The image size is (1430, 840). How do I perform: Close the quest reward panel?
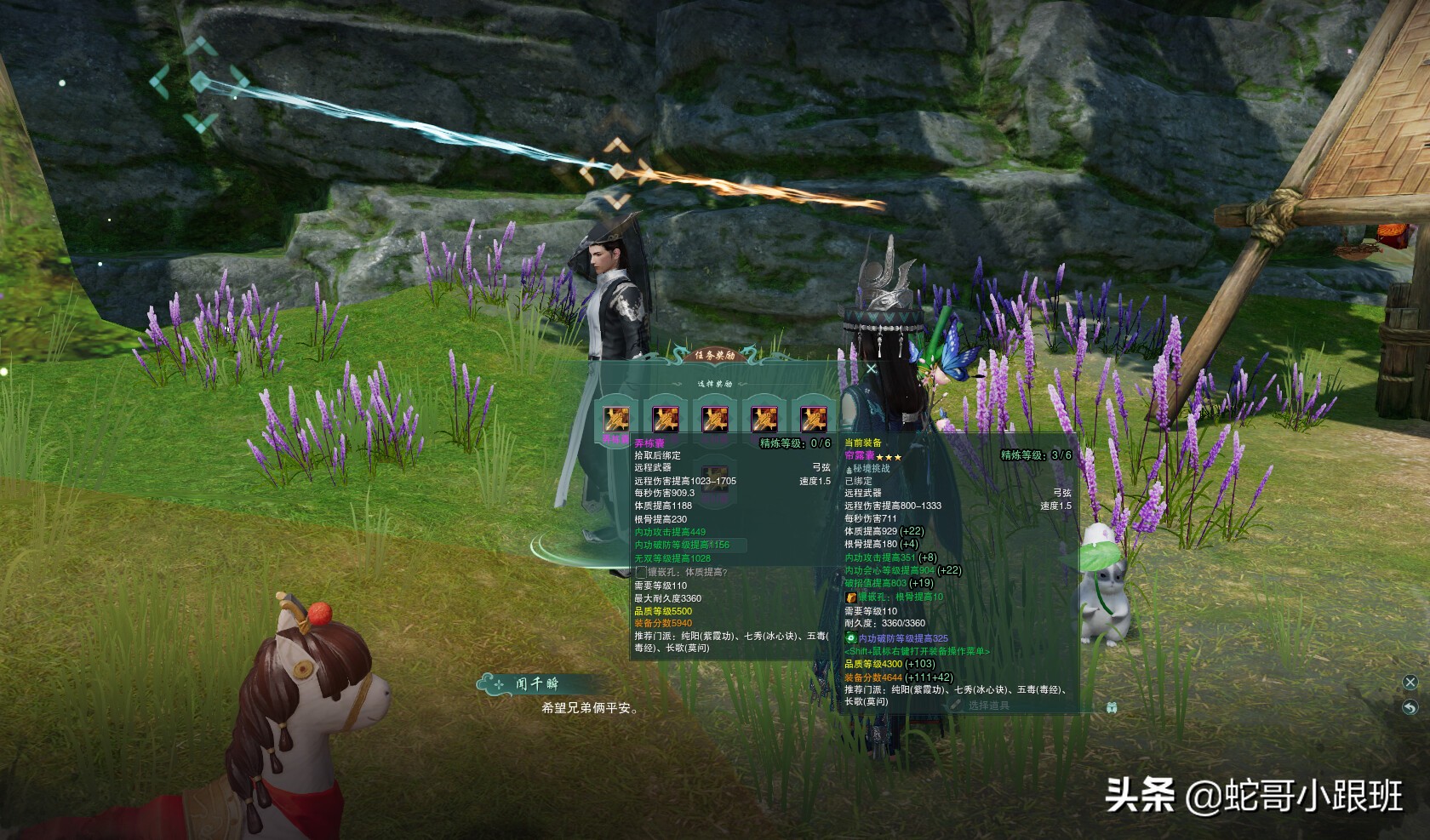(x=871, y=369)
